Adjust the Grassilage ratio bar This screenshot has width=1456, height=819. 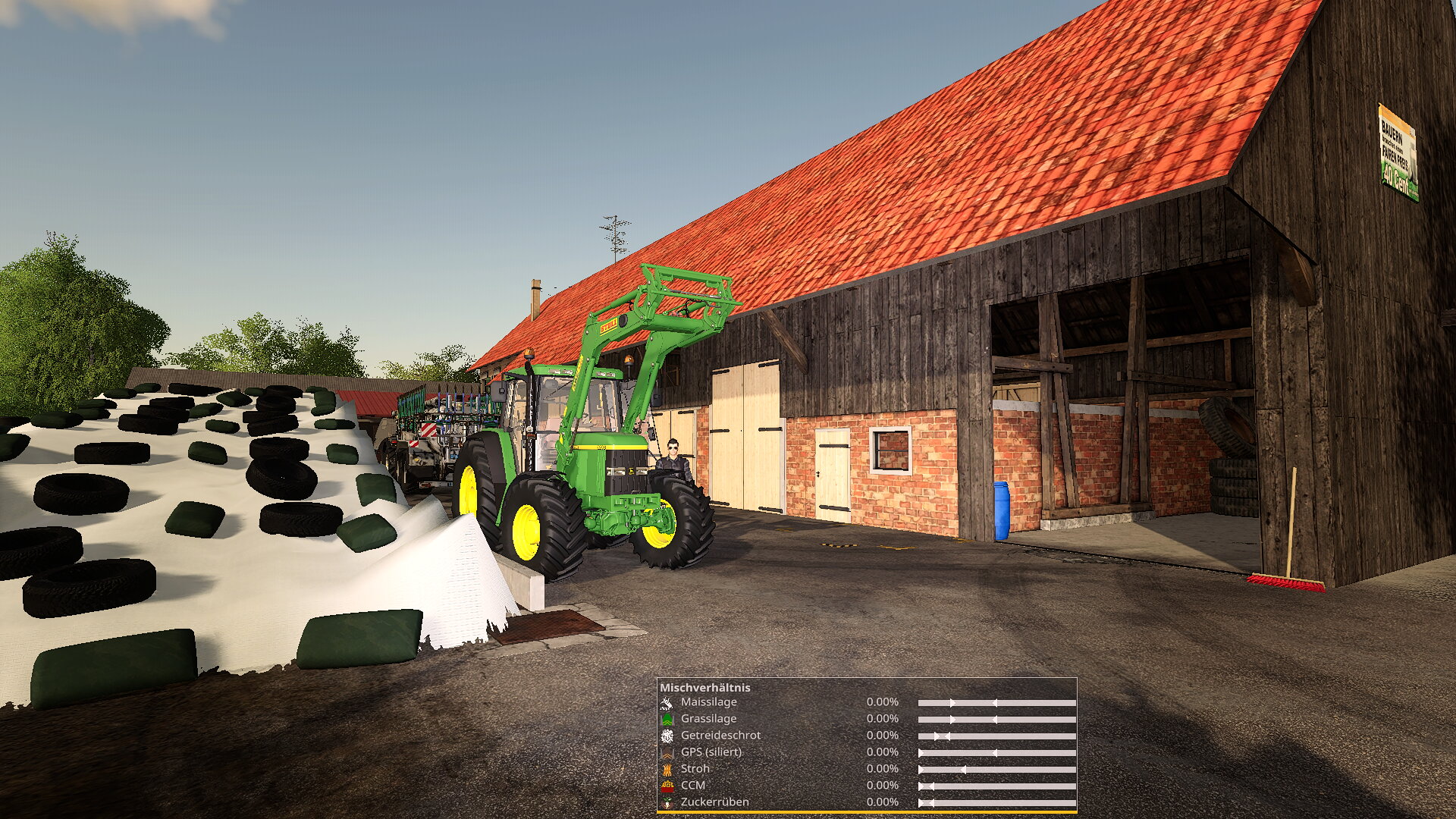996,720
